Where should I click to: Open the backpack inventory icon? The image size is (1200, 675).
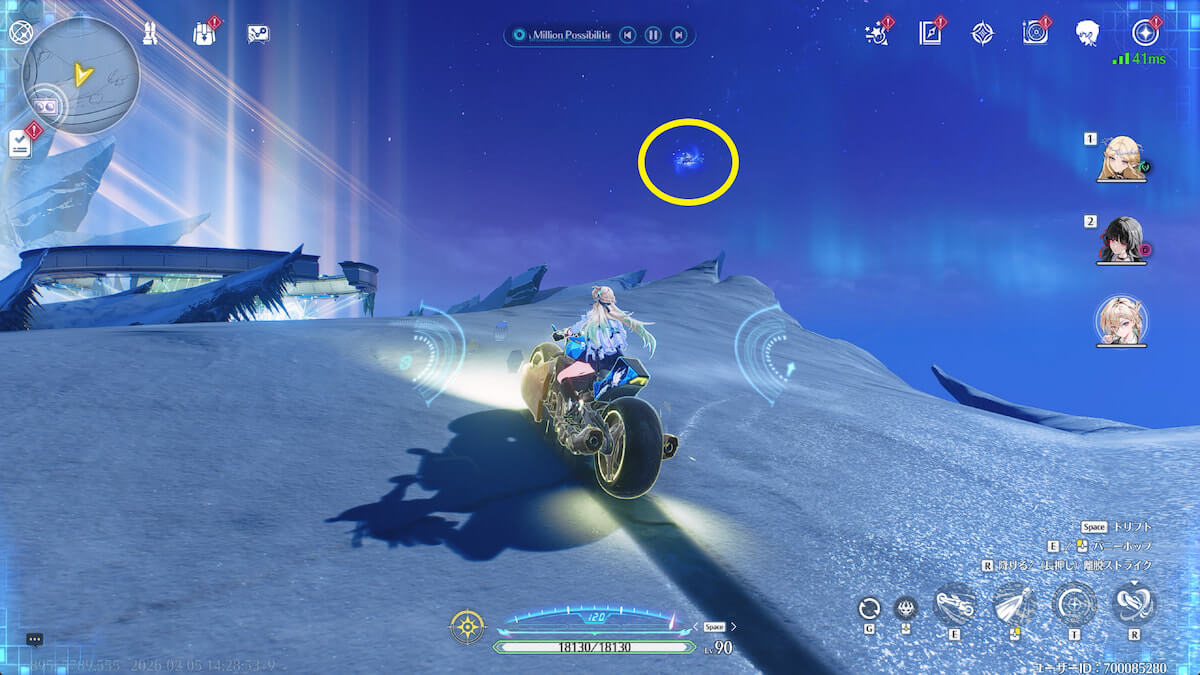(x=205, y=33)
